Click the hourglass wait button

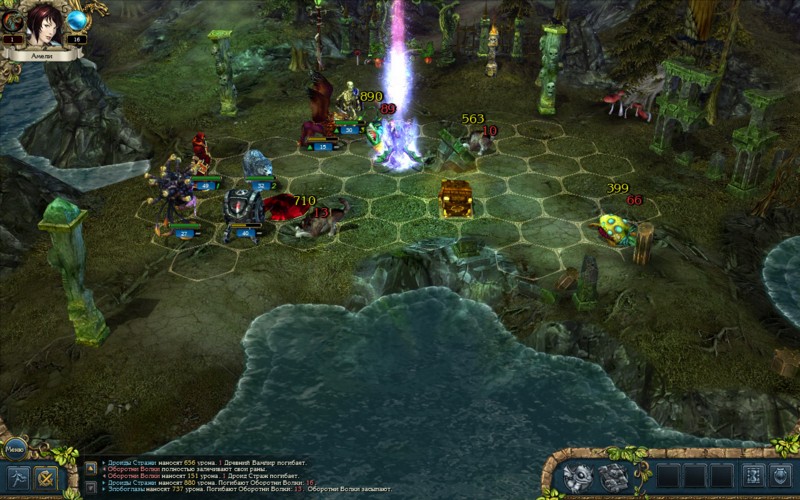(752, 476)
